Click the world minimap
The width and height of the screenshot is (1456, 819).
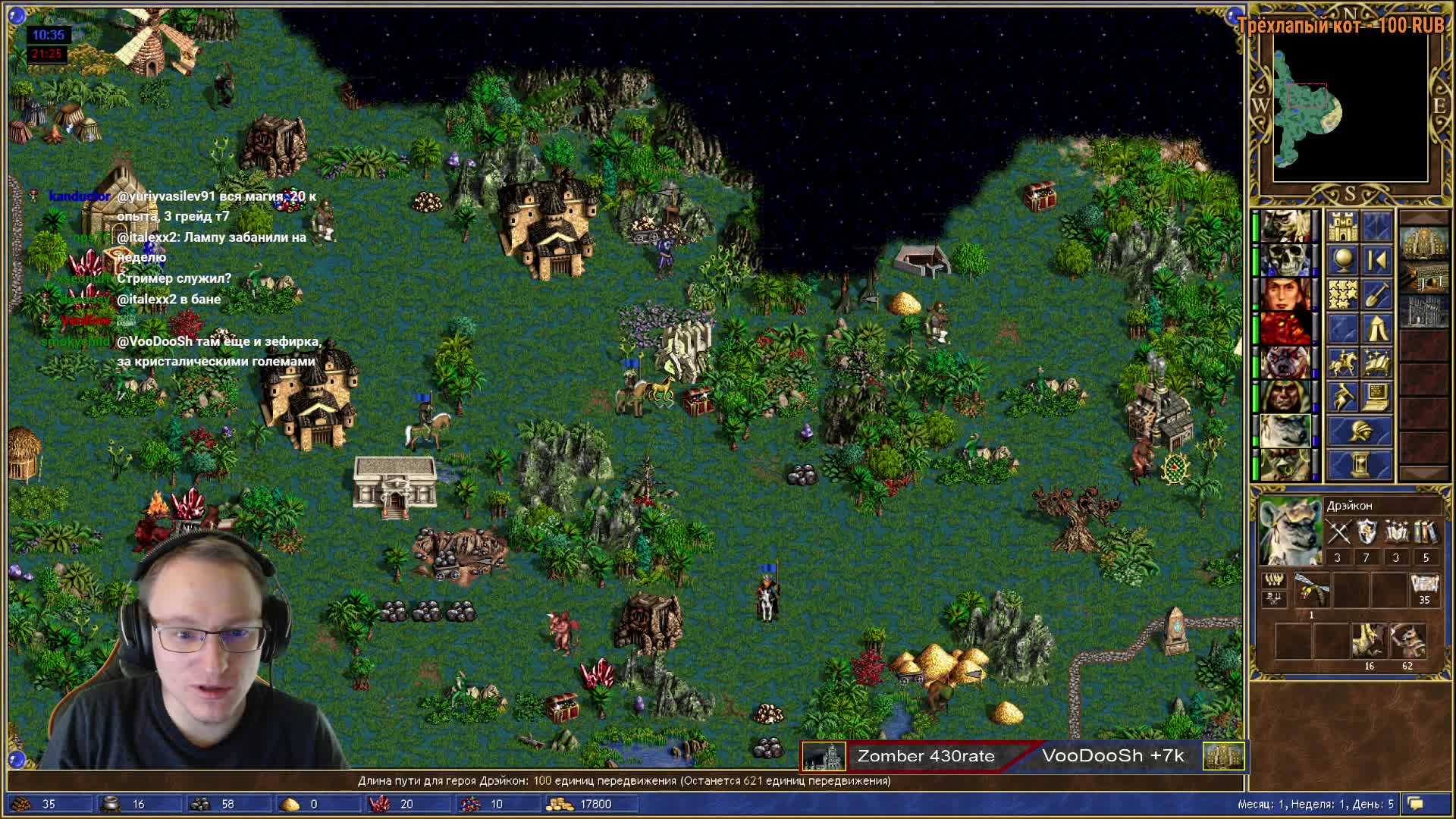pos(1350,106)
